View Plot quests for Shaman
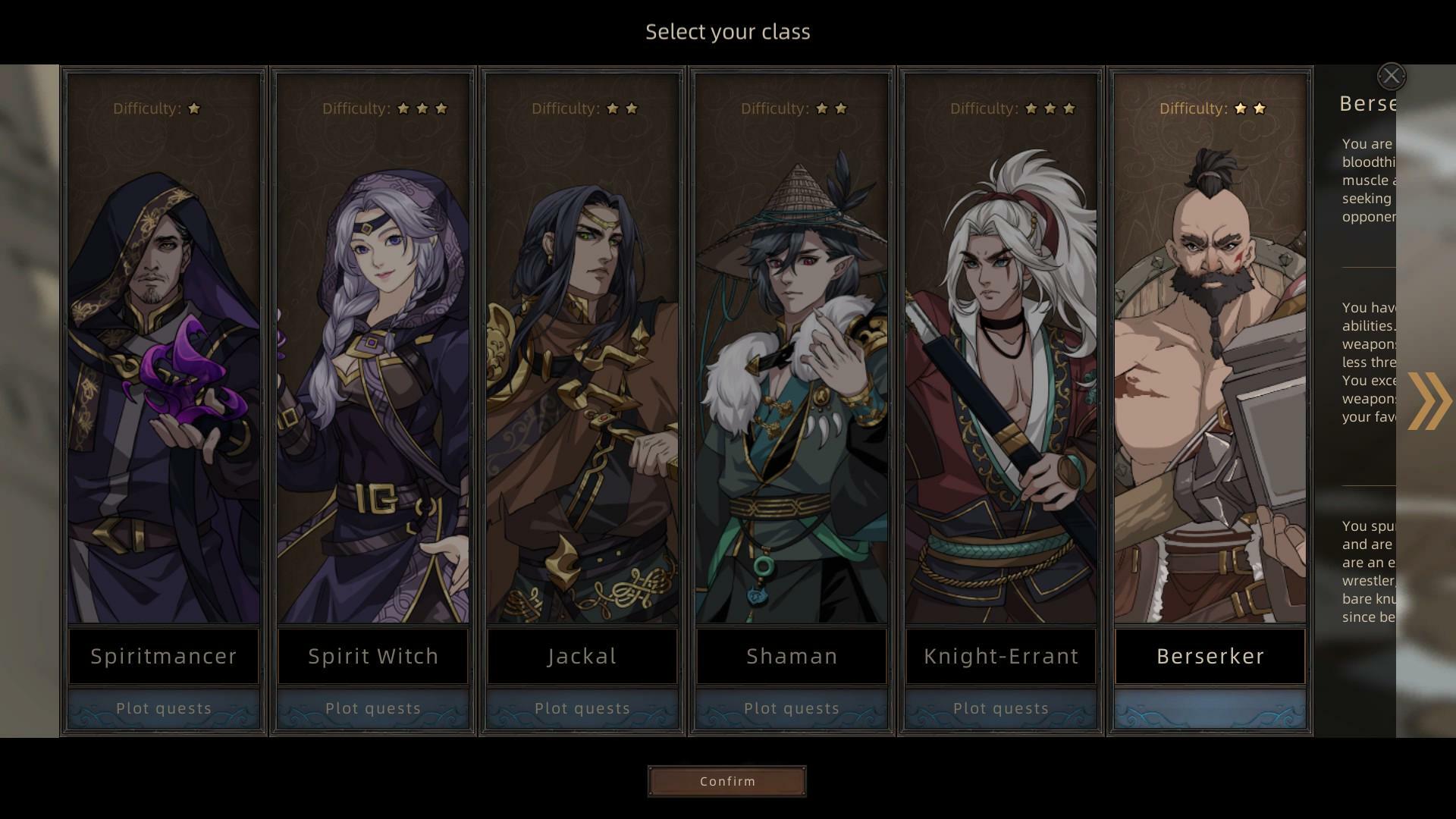Viewport: 1456px width, 819px height. tap(791, 708)
